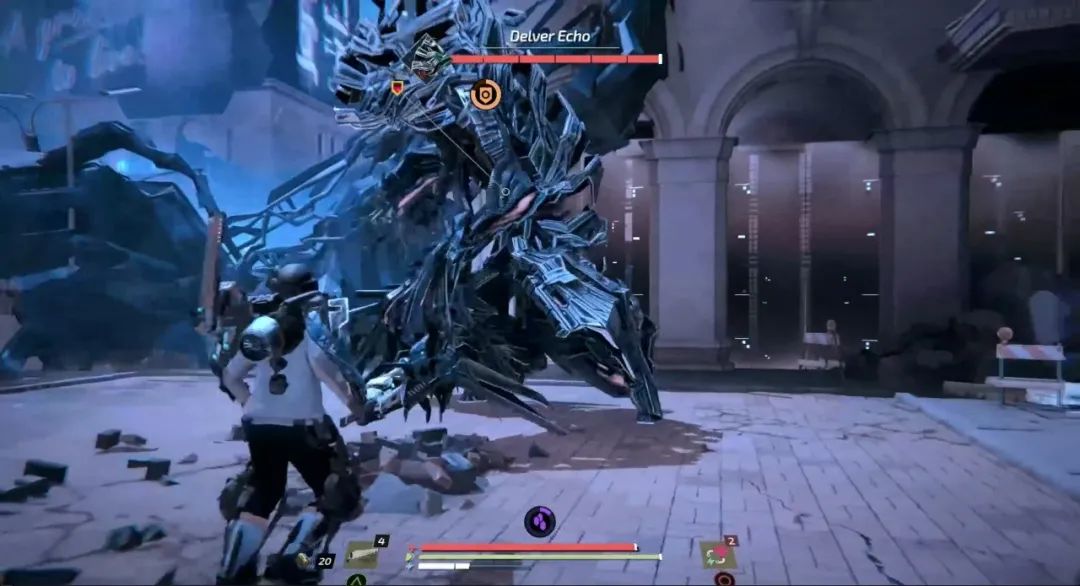Use the heart recycle item slot
Viewport: 1080px width, 586px height.
pos(717,554)
